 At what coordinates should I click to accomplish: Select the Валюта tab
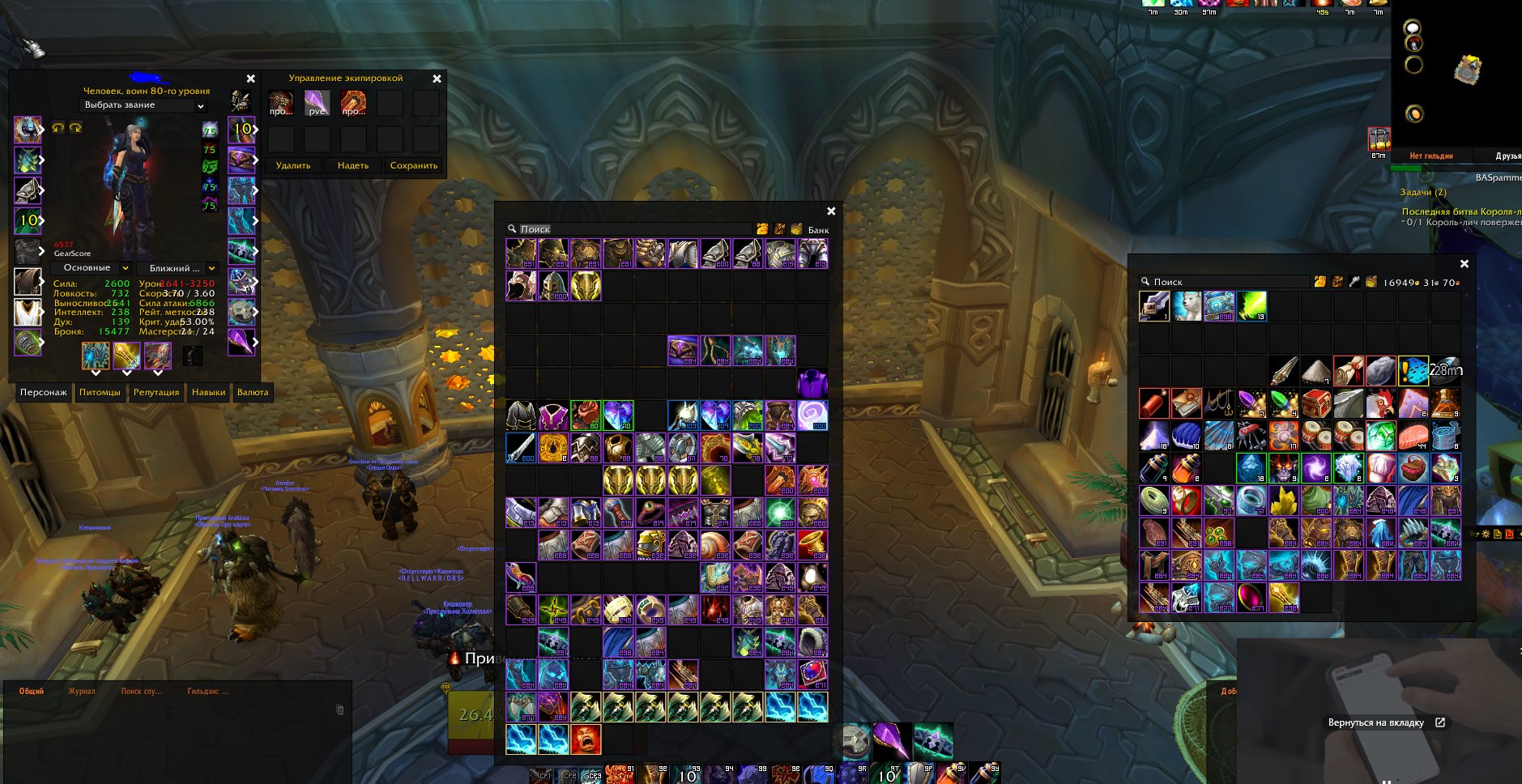253,393
